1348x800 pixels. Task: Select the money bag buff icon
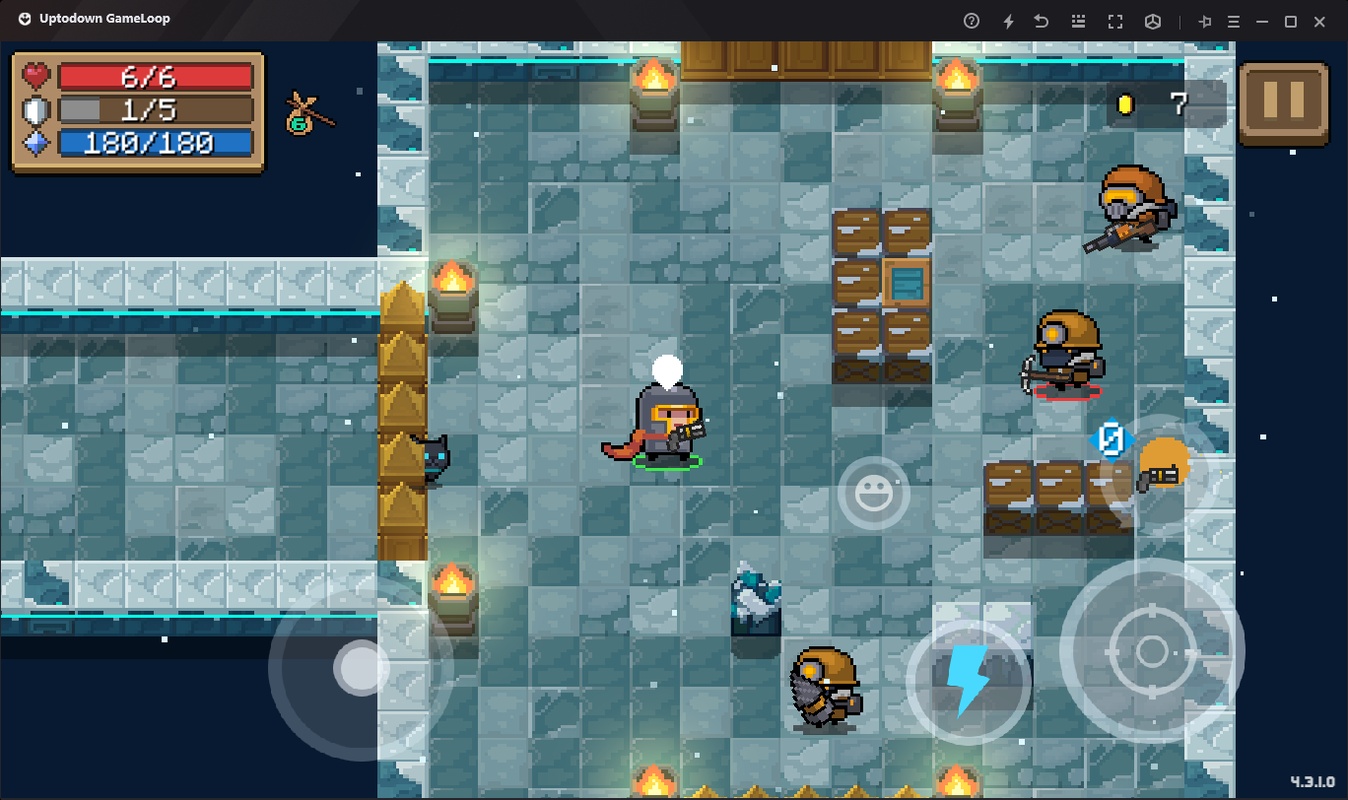(307, 114)
